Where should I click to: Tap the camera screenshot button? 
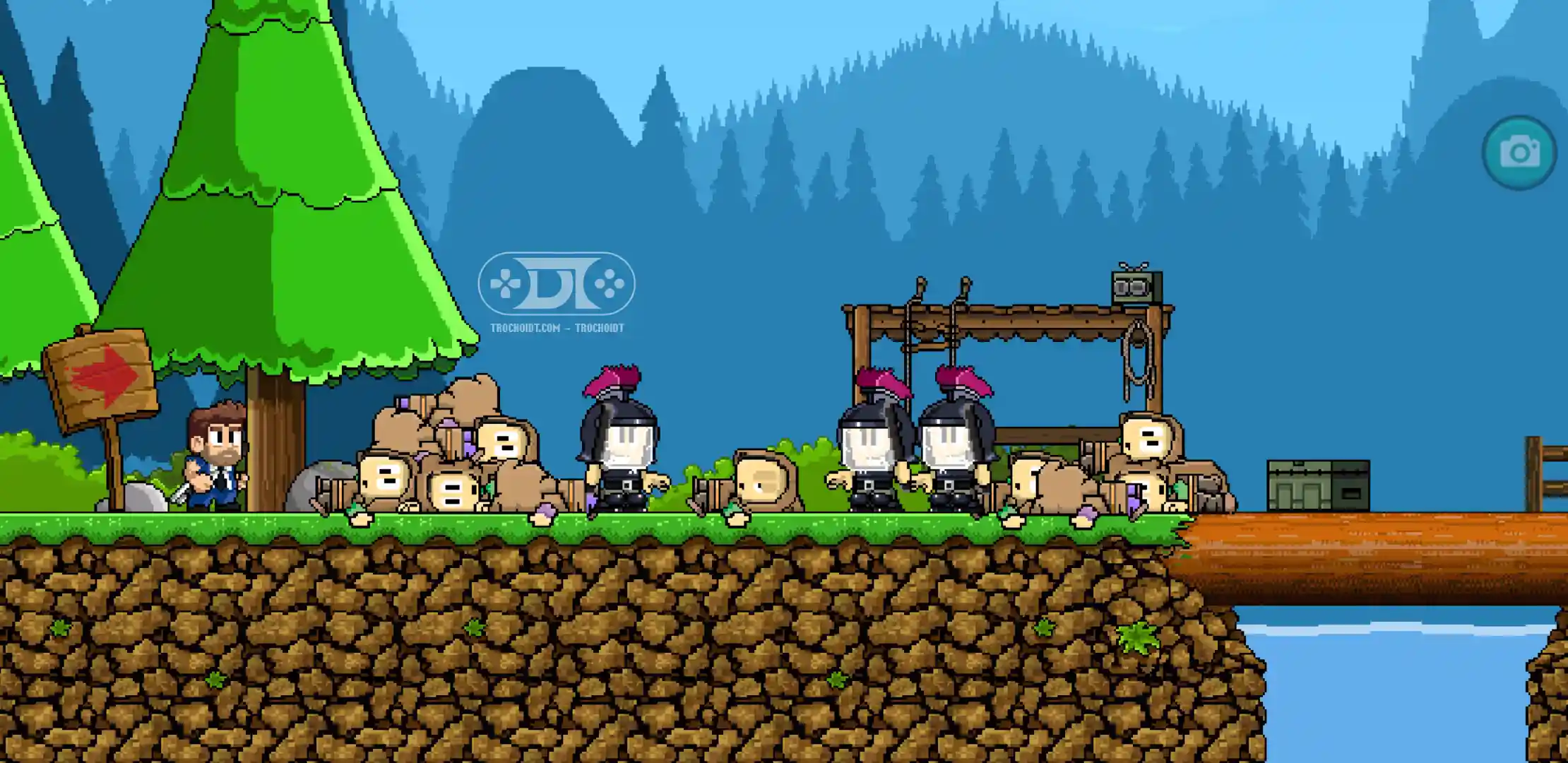[x=1519, y=153]
